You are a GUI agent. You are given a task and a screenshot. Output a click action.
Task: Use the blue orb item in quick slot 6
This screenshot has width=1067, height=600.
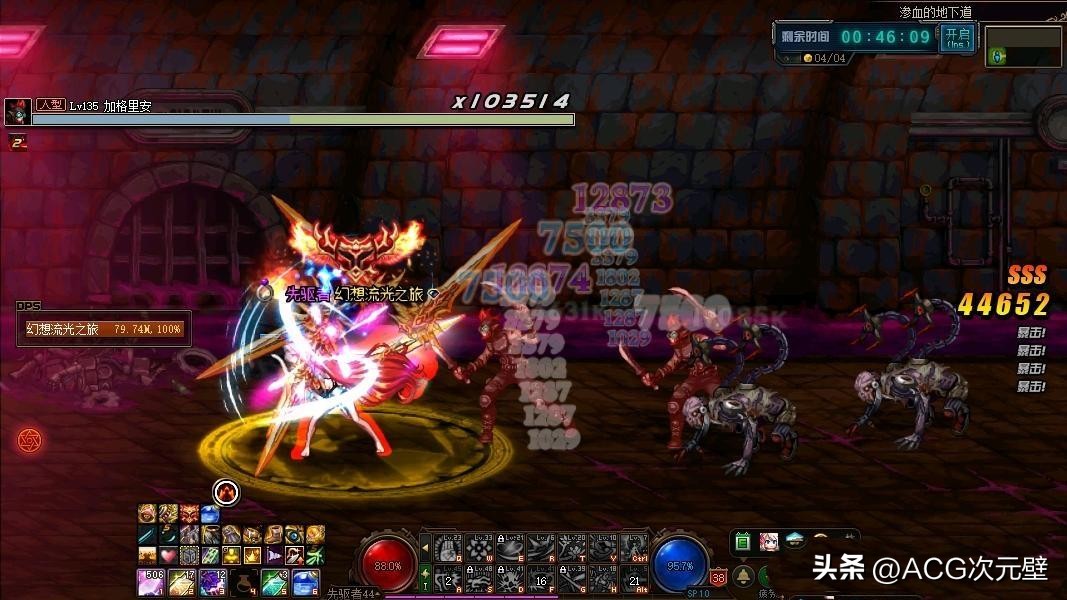coord(305,581)
